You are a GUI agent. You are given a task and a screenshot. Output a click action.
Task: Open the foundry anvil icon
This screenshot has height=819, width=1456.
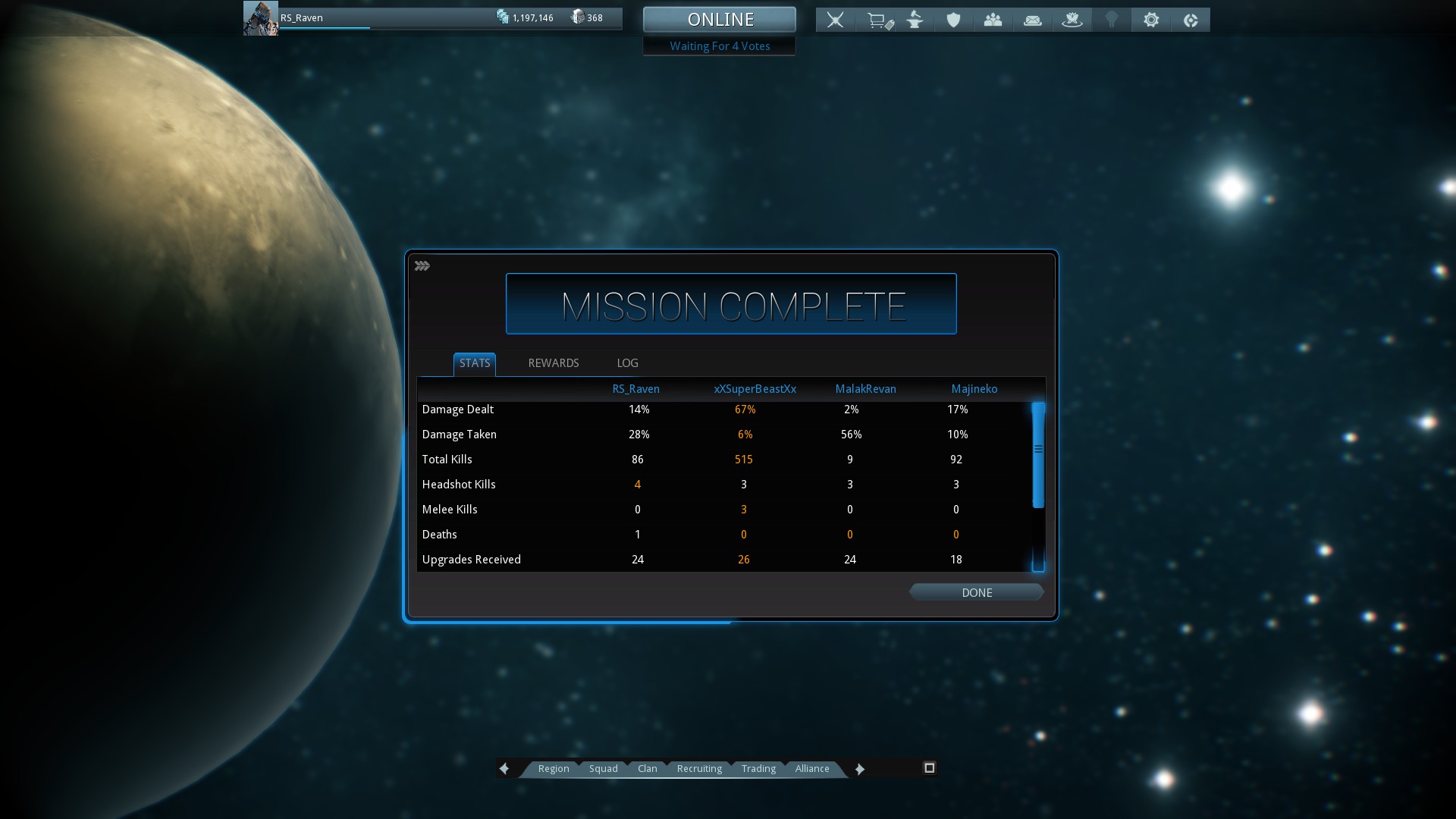pos(915,20)
